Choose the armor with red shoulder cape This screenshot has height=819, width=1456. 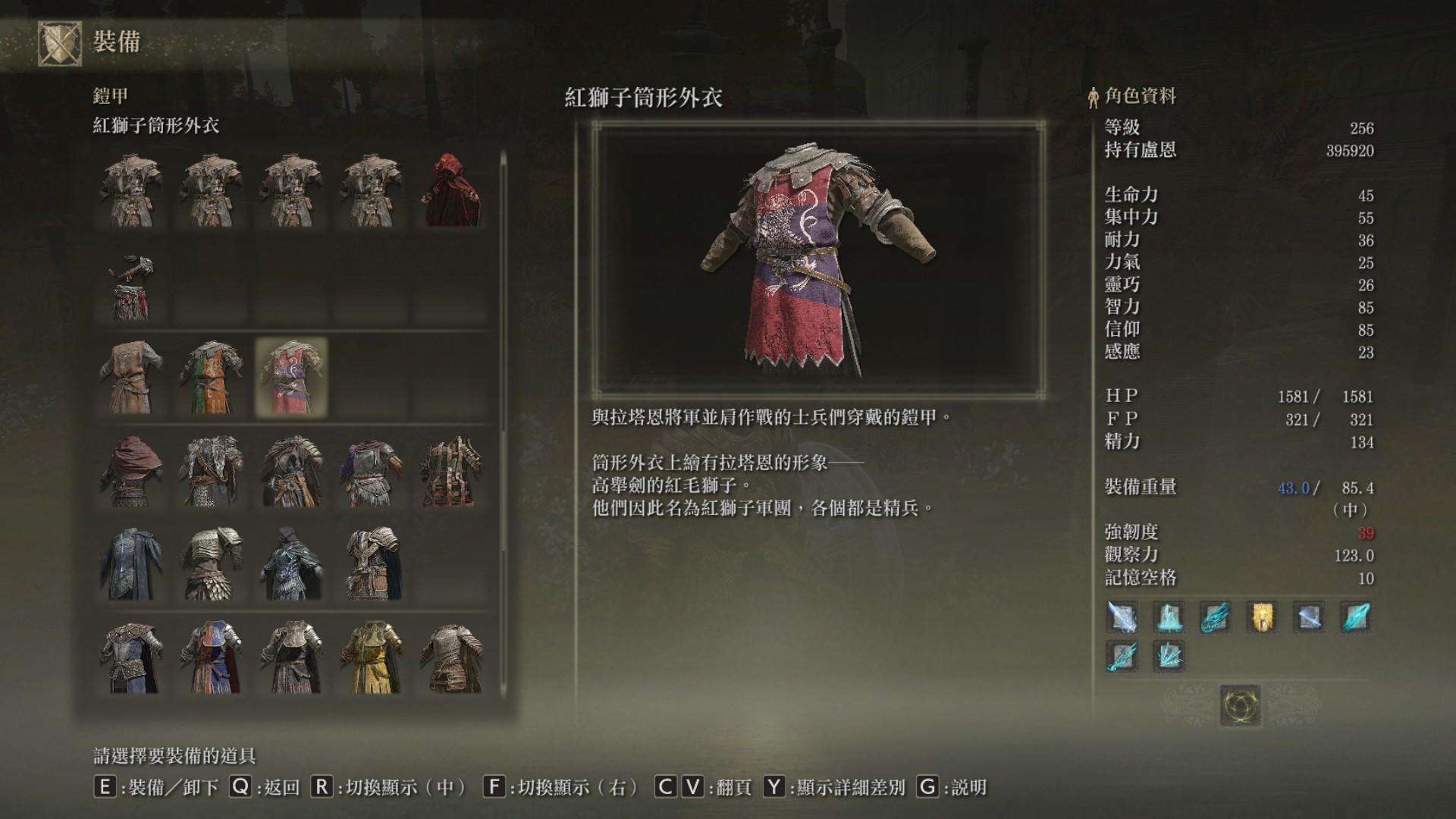[x=132, y=471]
